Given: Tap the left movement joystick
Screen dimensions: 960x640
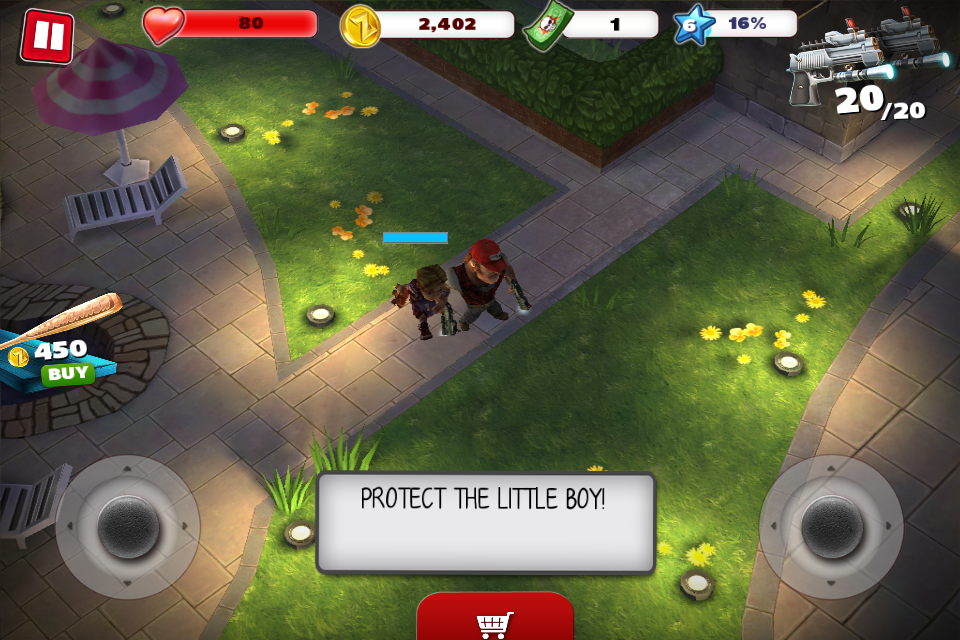Looking at the screenshot, I should pos(128,527).
